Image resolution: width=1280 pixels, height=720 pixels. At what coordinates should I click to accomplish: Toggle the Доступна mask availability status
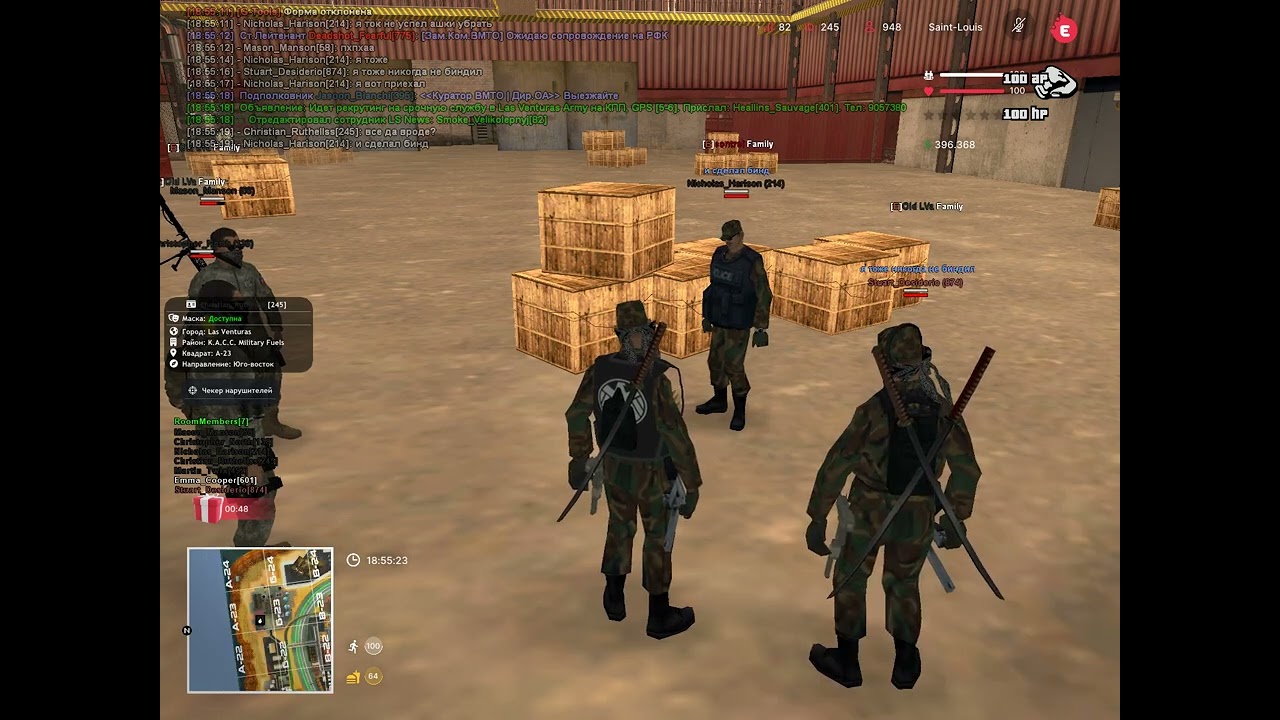pos(226,317)
